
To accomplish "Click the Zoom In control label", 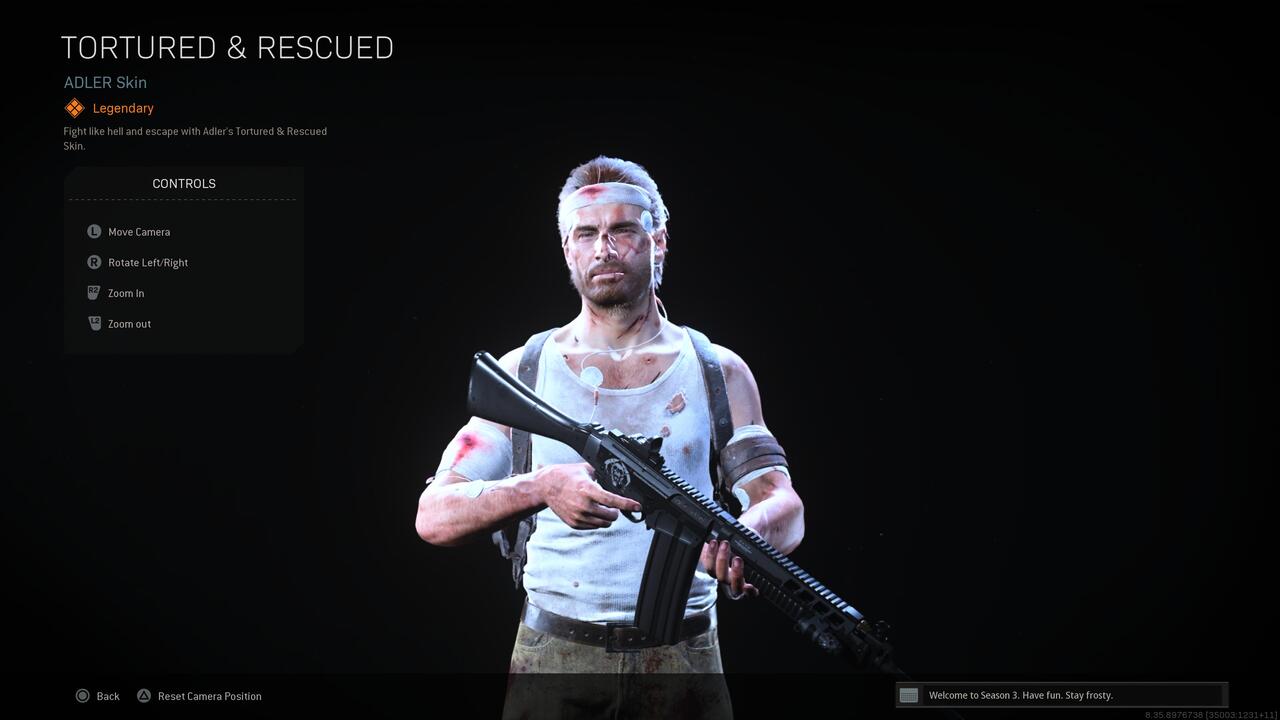I will click(x=126, y=293).
